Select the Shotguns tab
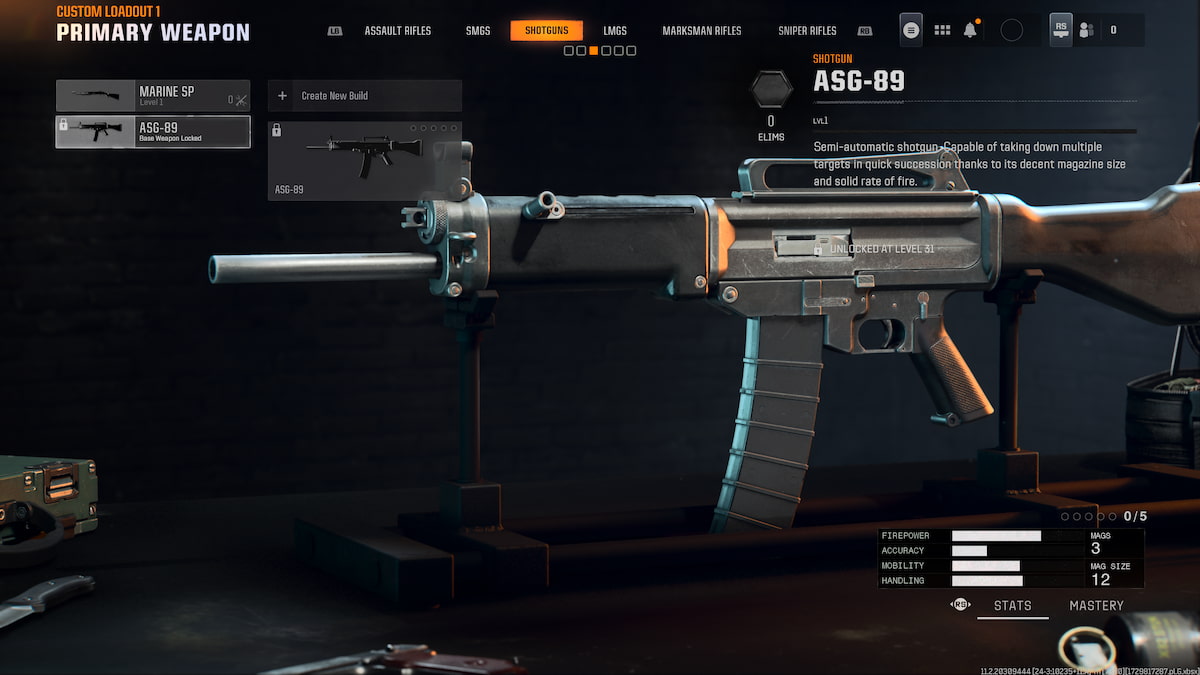The image size is (1200, 675). [546, 31]
